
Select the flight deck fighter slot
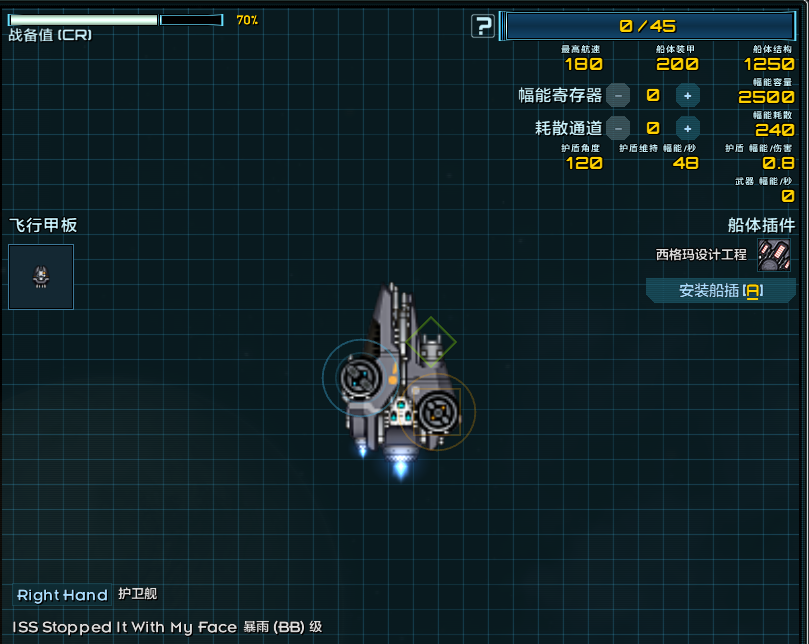coord(41,277)
